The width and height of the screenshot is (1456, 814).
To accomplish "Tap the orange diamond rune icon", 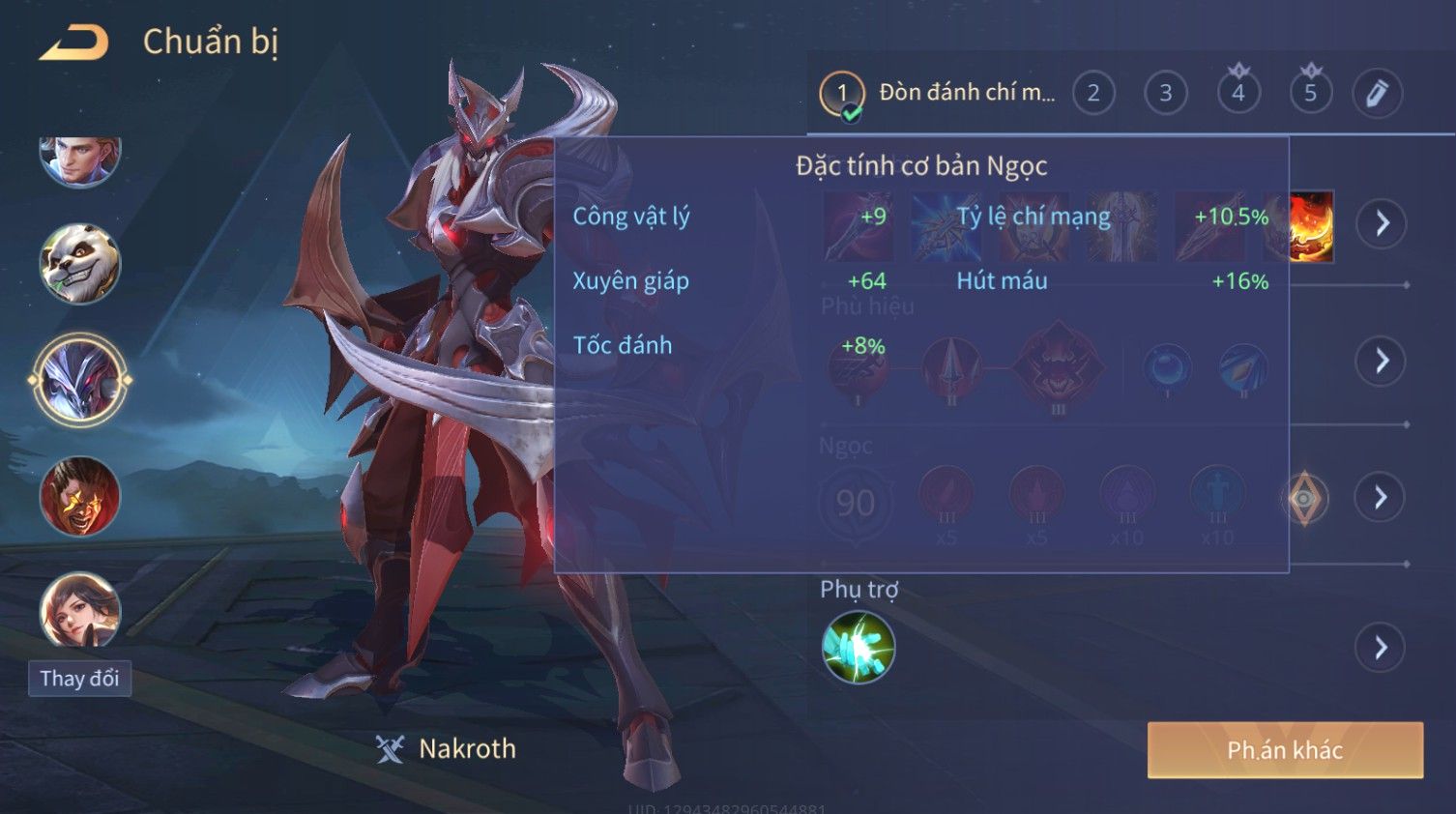I will [x=1304, y=499].
